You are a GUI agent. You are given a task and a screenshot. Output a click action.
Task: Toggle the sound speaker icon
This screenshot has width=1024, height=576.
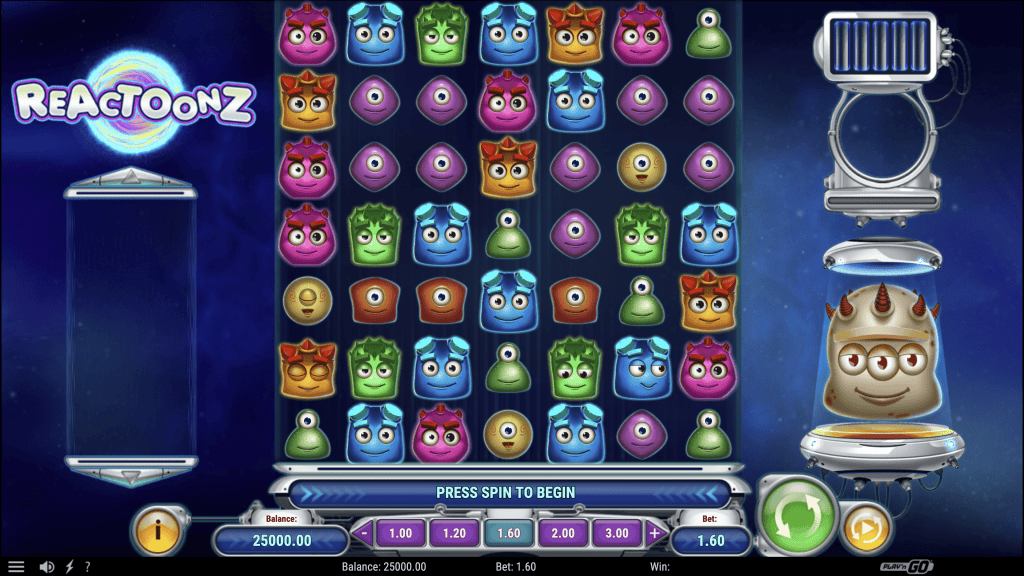click(46, 566)
